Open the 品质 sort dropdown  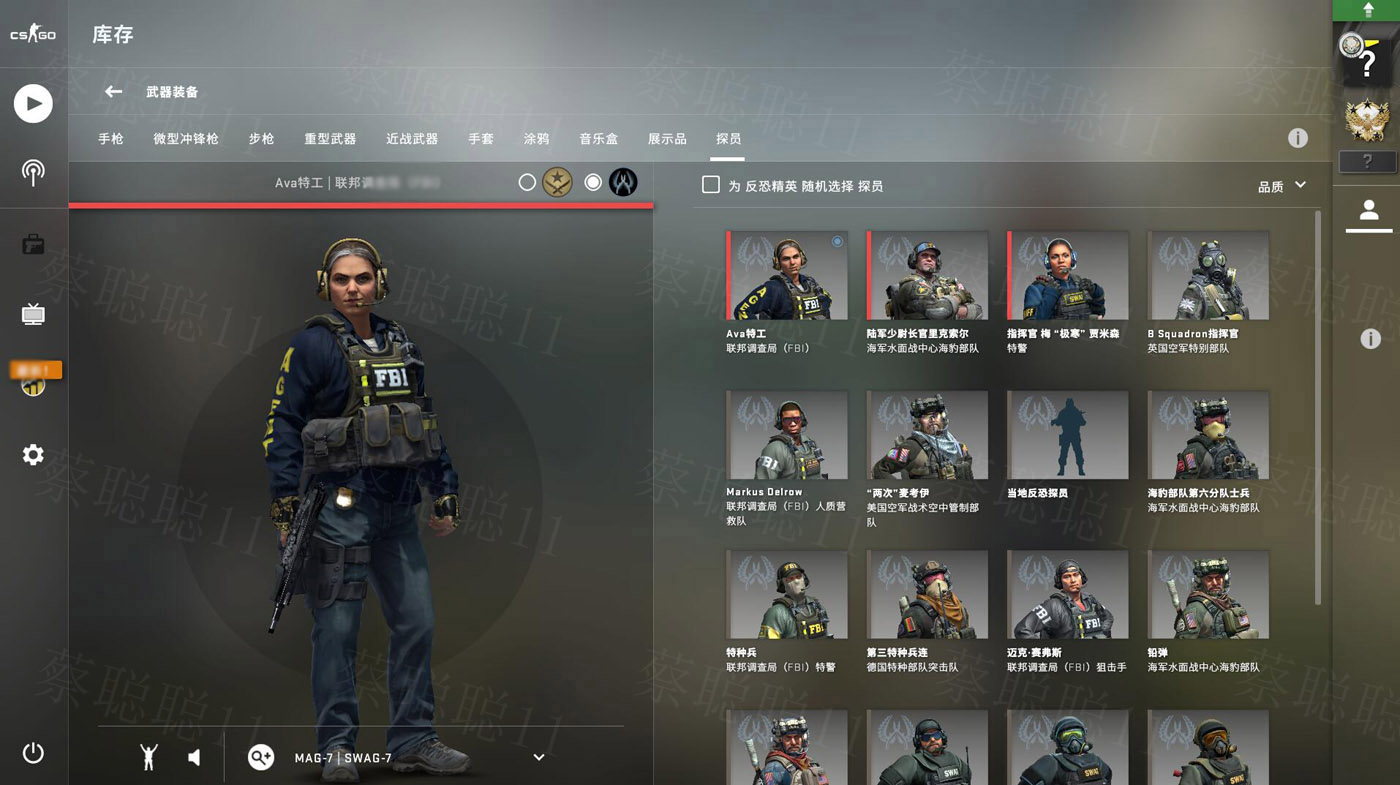(x=1282, y=186)
